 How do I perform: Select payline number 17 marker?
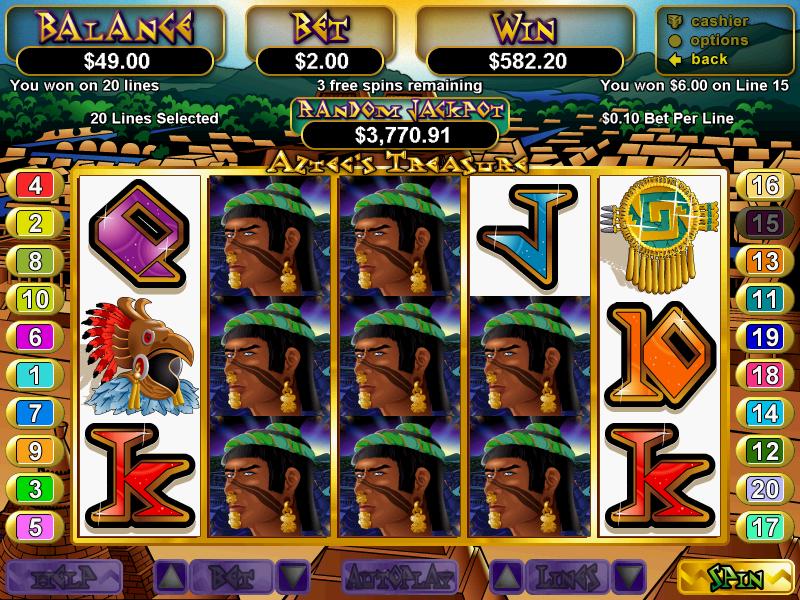point(764,526)
